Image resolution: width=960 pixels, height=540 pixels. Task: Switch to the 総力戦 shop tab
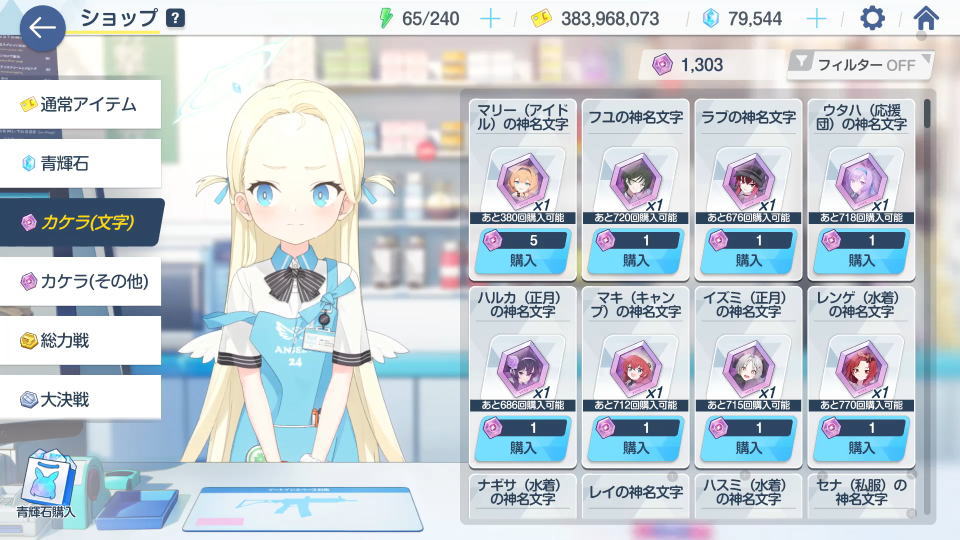(x=80, y=340)
